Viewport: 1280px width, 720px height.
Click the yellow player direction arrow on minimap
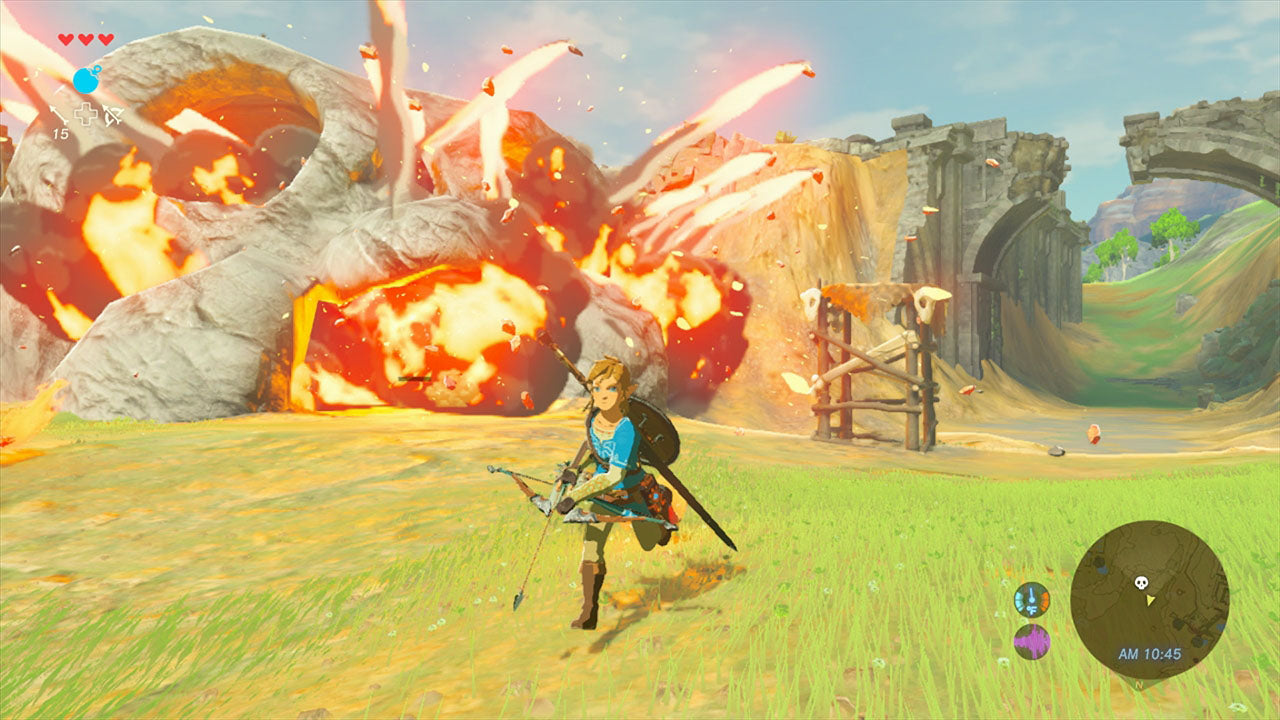coord(1150,600)
